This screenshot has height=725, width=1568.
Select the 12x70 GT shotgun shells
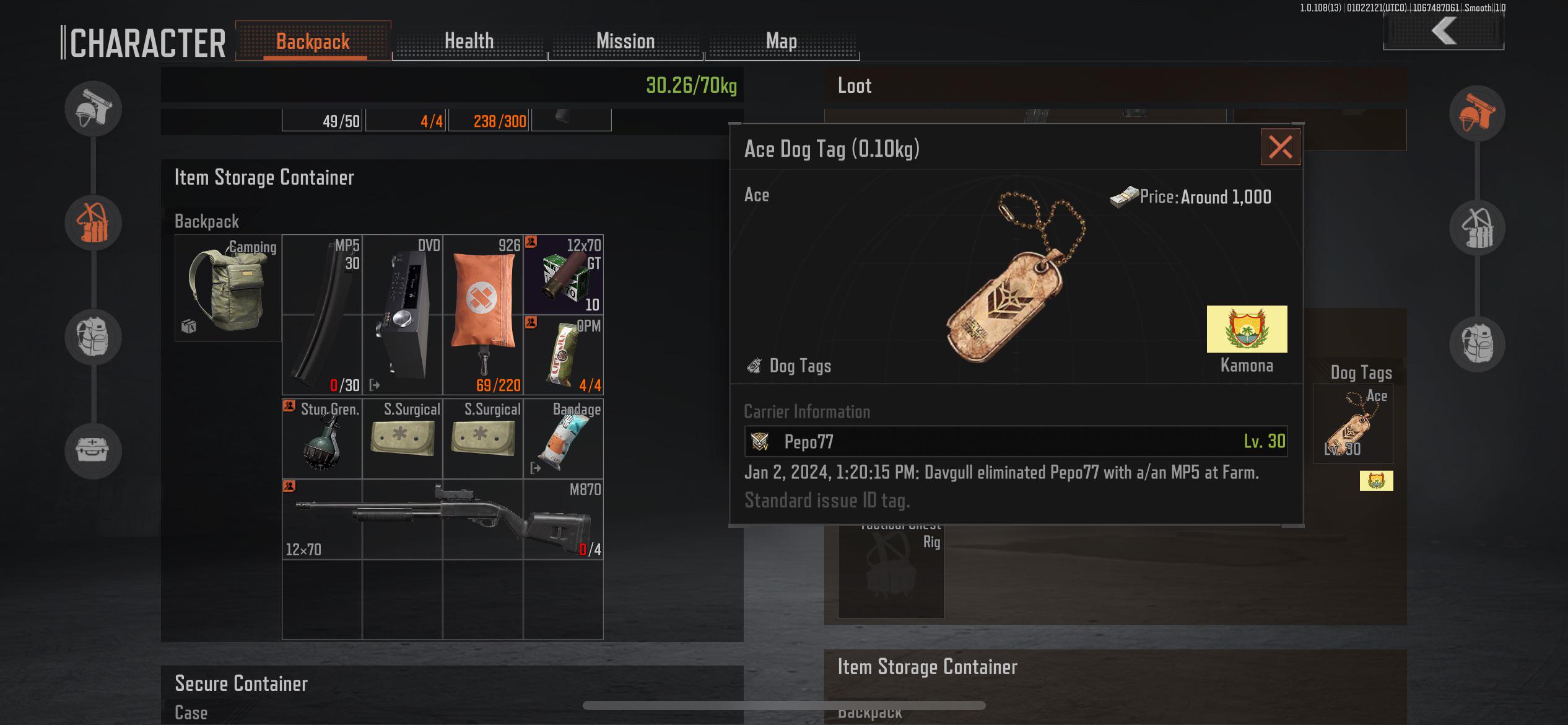coord(564,275)
